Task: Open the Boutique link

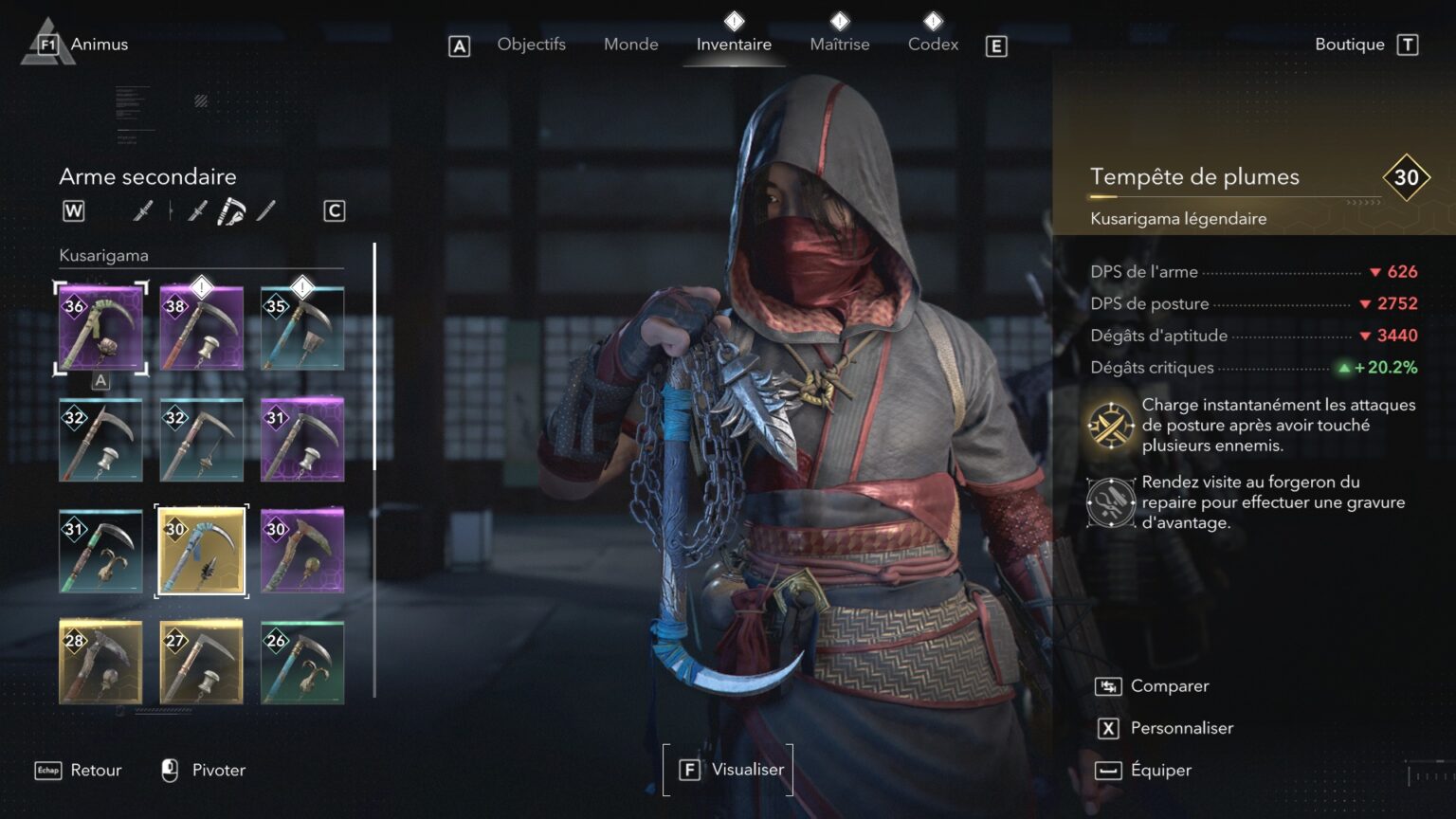Action: point(1350,44)
